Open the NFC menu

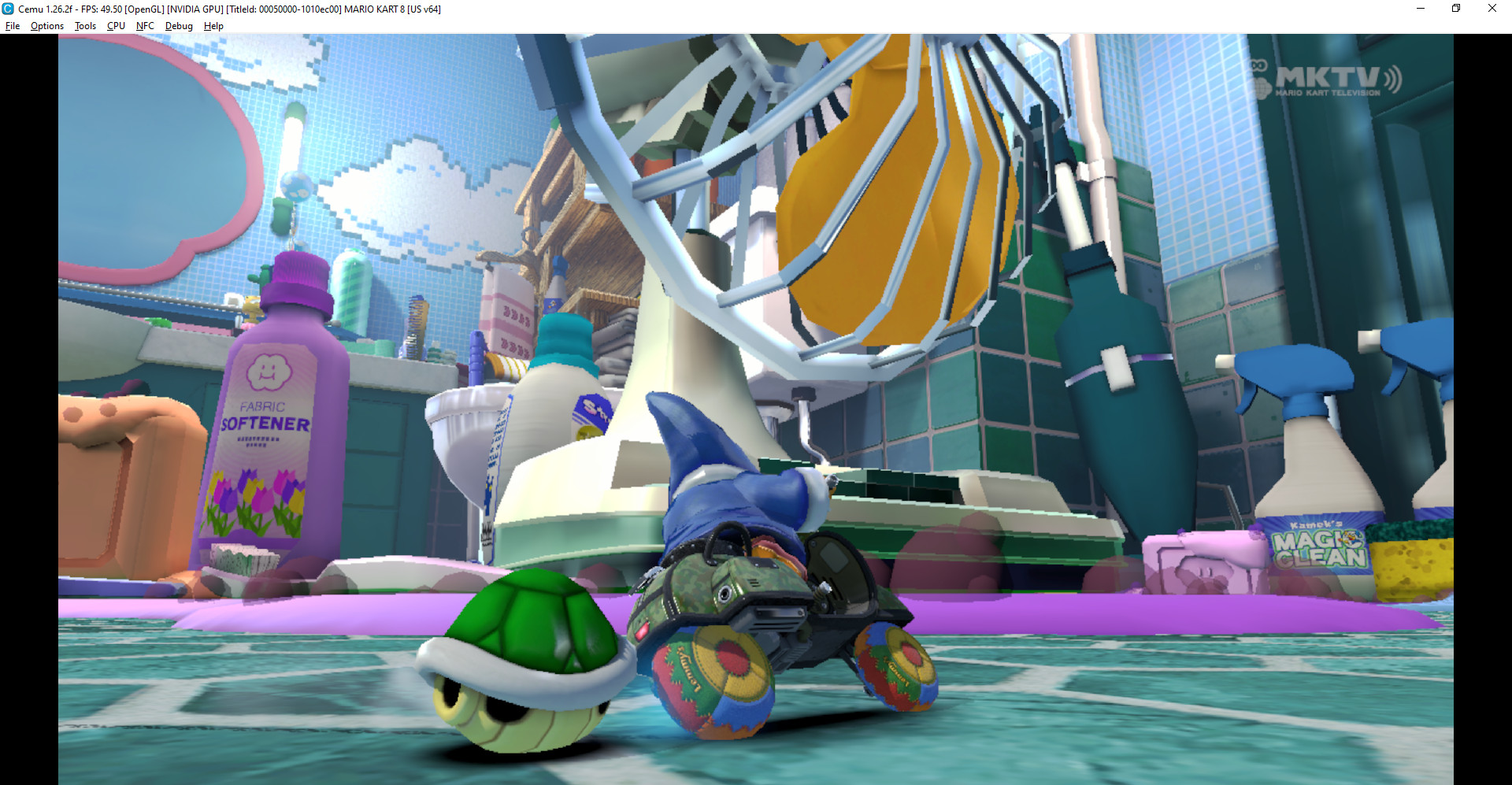[x=145, y=25]
